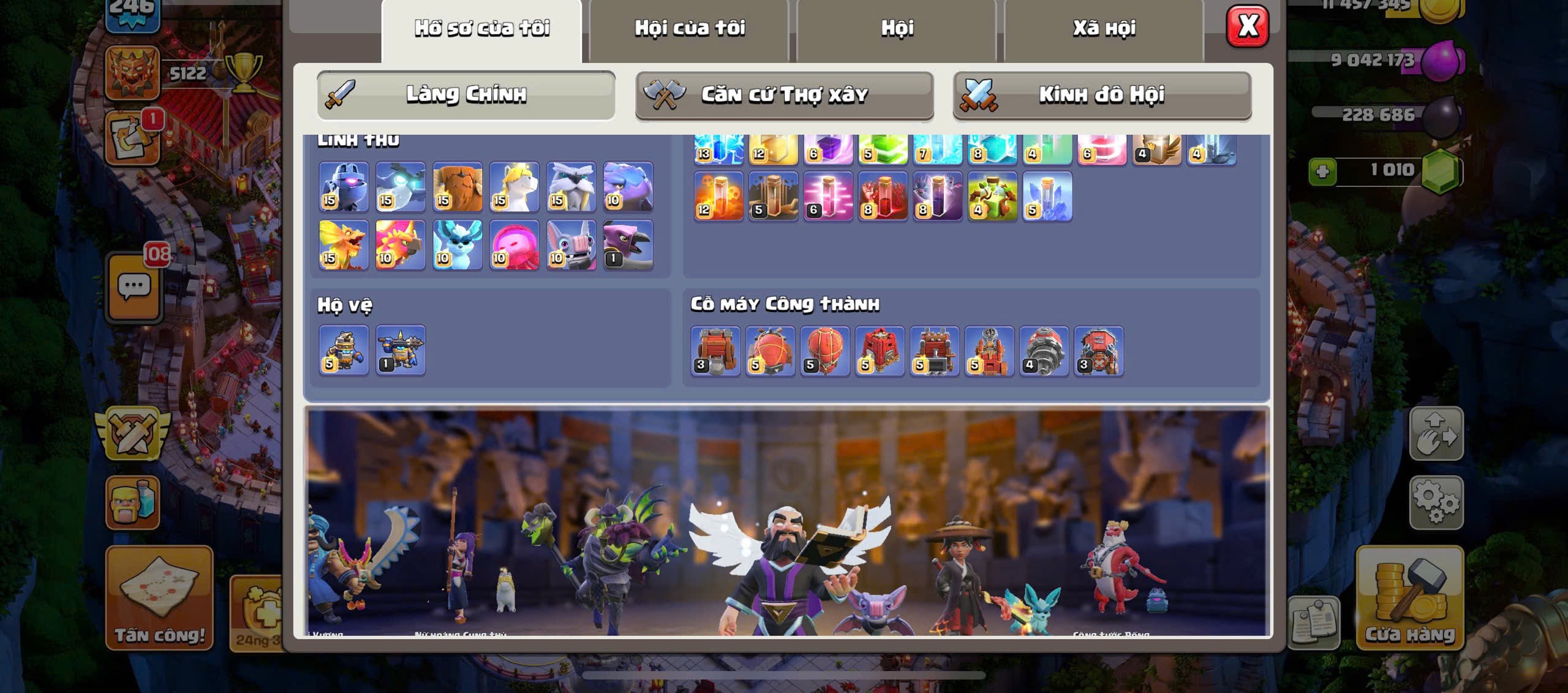Switch to the Hội của tôi tab
This screenshot has height=693, width=1568.
(x=689, y=28)
